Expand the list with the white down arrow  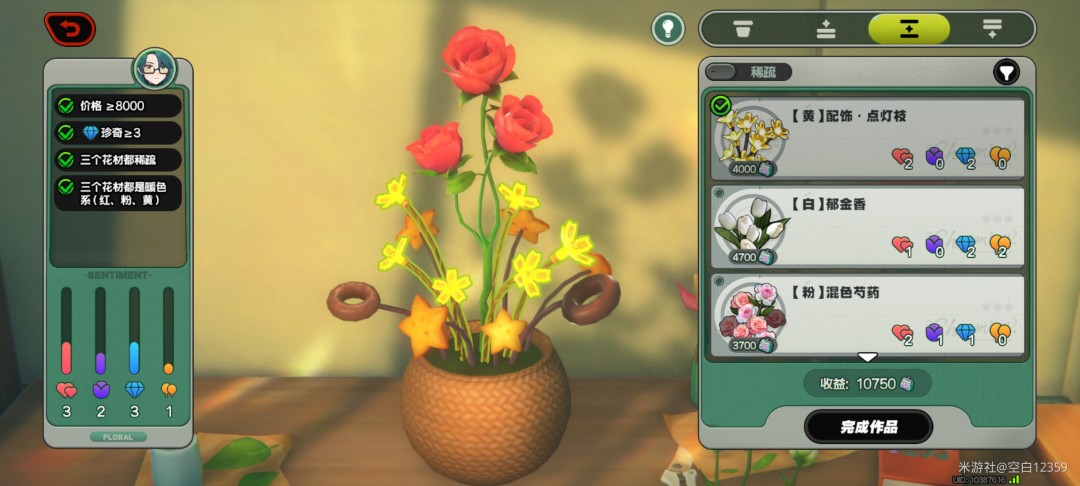pos(867,357)
